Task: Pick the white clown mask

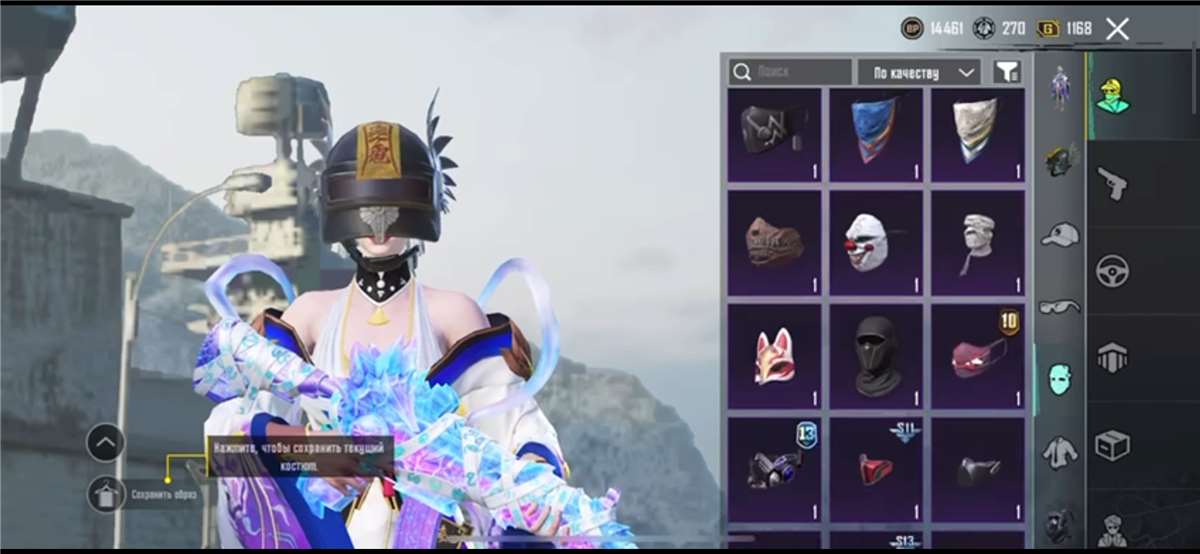Action: pyautogui.click(x=876, y=243)
